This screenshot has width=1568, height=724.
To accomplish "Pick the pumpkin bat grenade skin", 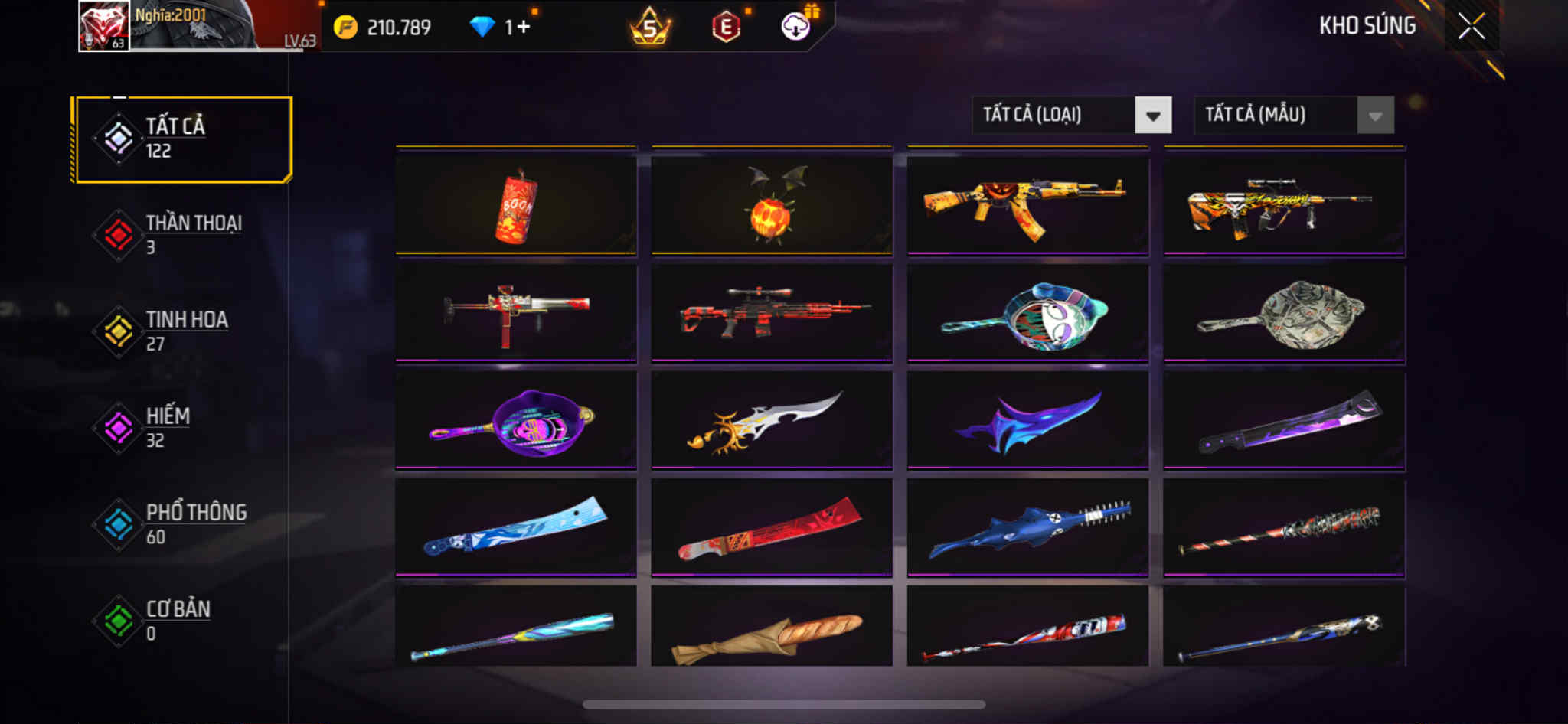I will pyautogui.click(x=772, y=205).
